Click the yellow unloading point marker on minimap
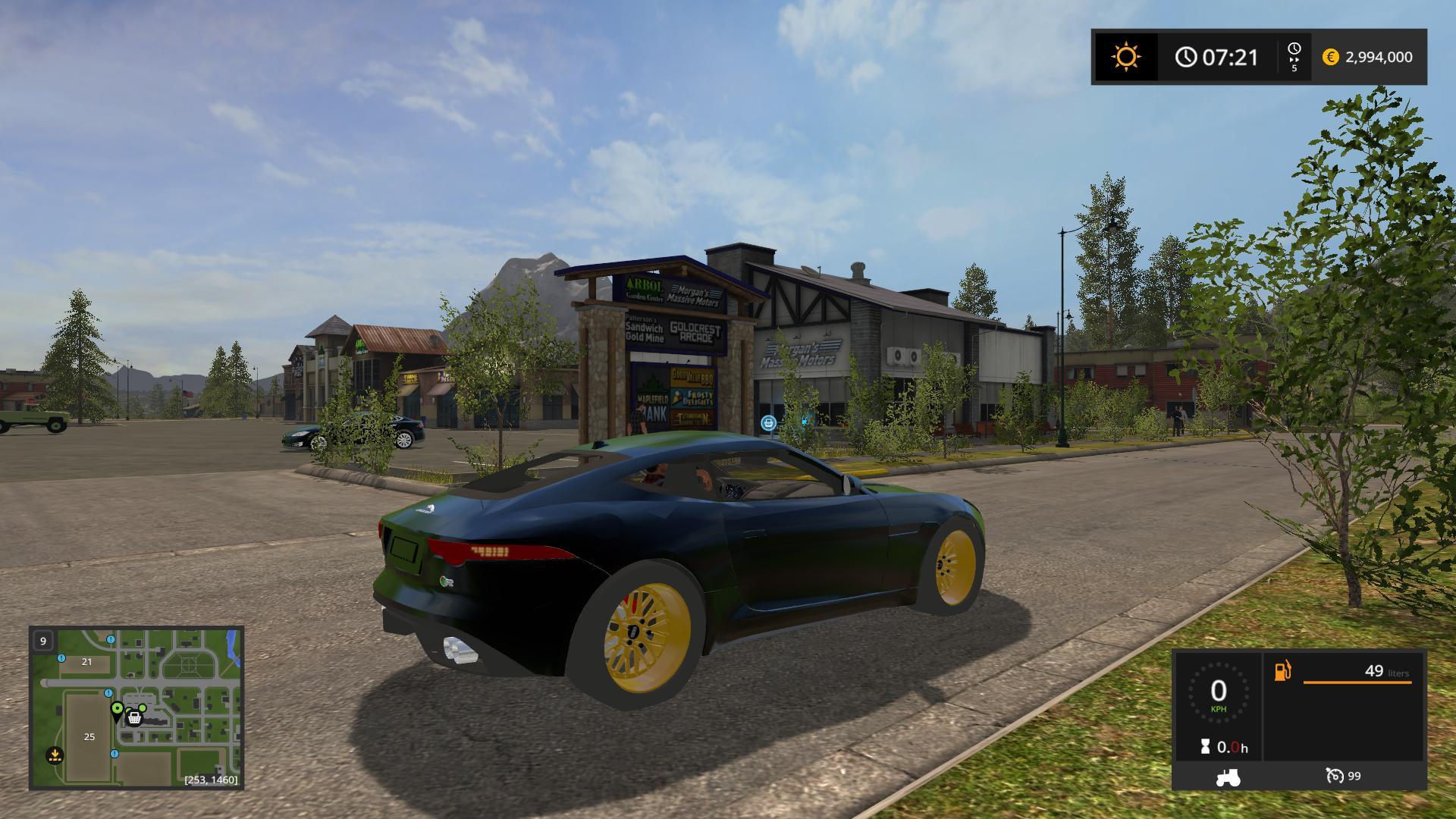This screenshot has width=1456, height=819. point(55,755)
